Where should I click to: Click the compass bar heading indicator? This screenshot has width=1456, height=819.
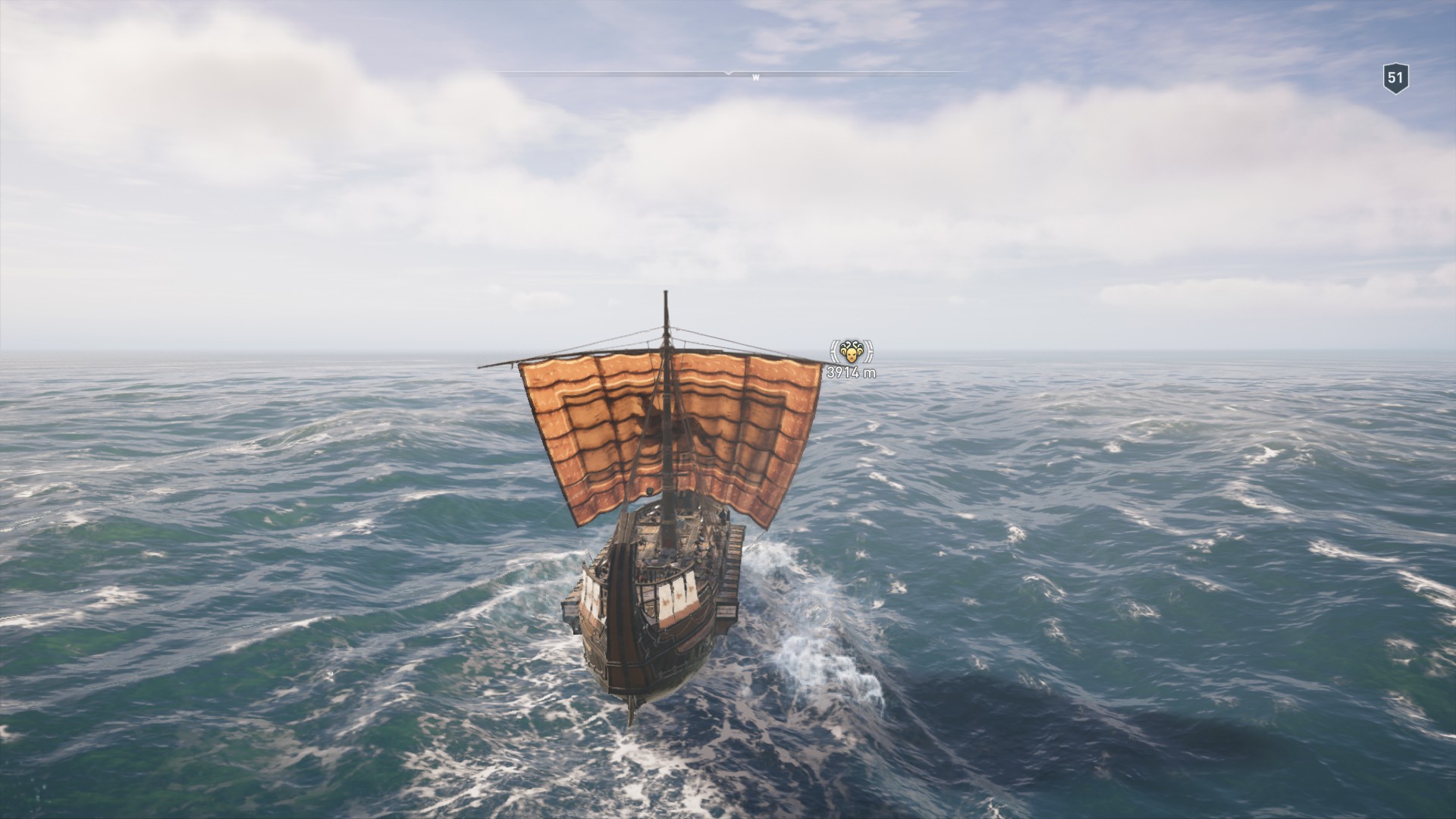[729, 73]
